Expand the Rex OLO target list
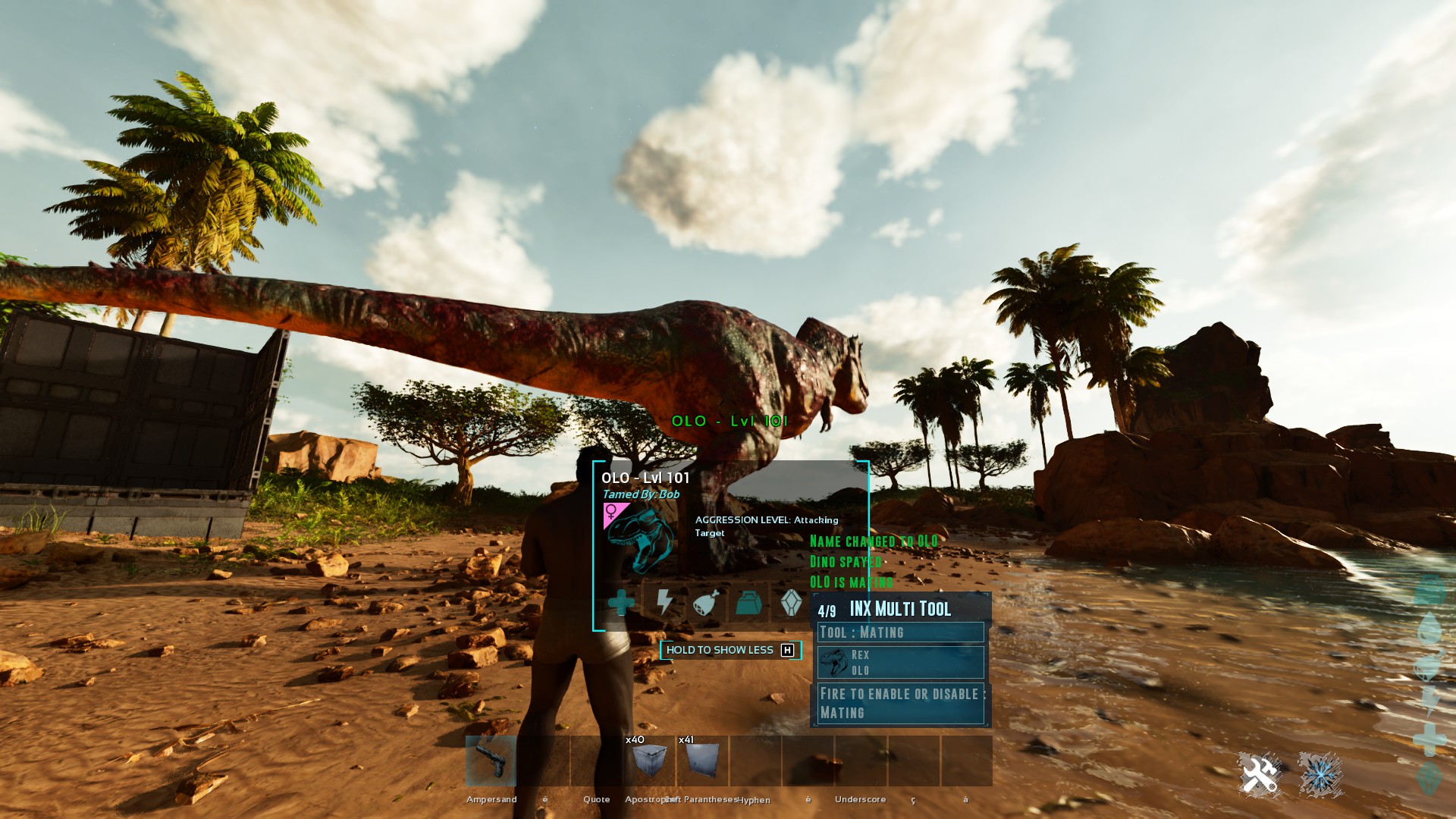Image resolution: width=1456 pixels, height=819 pixels. tap(901, 663)
